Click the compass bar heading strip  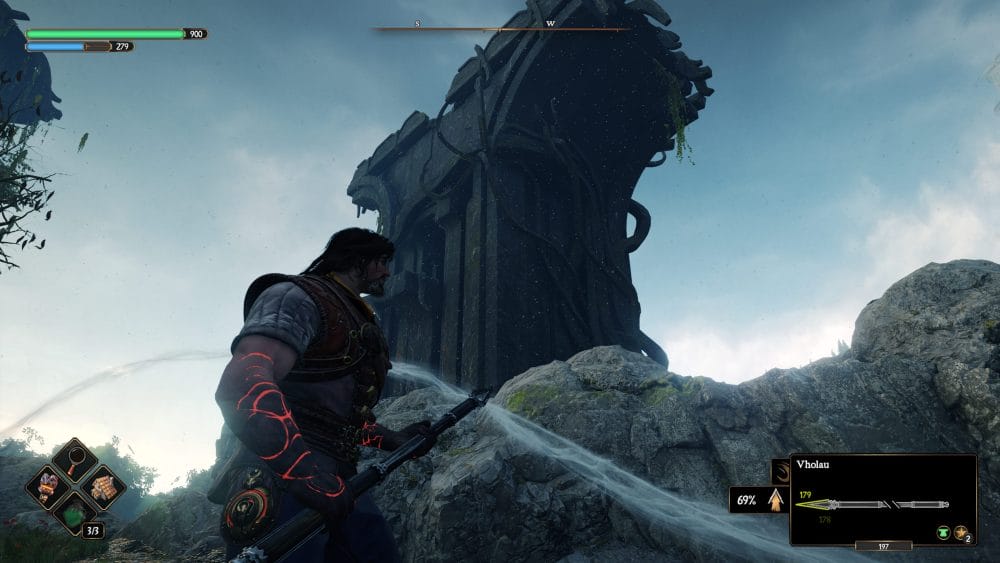pos(500,29)
